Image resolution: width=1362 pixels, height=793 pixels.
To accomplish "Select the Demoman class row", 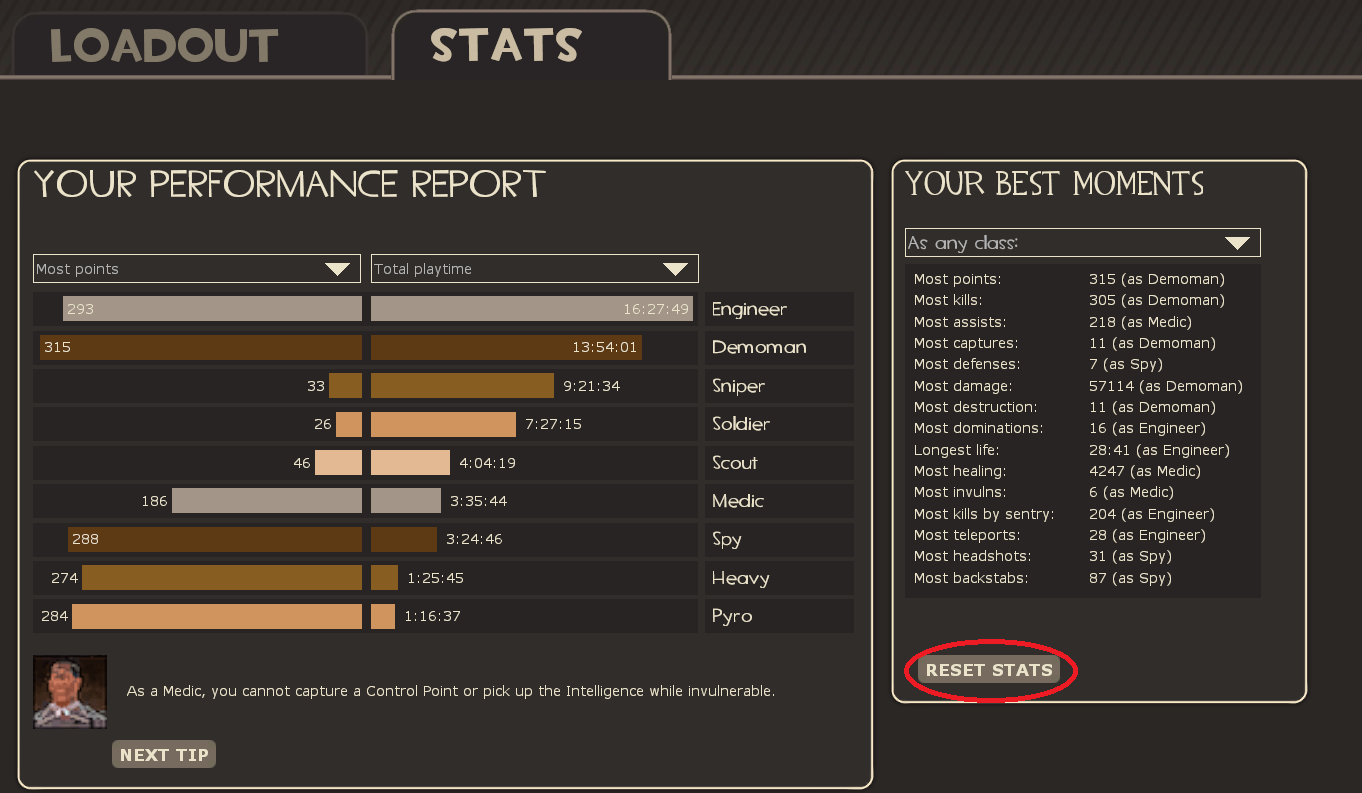I will point(778,347).
